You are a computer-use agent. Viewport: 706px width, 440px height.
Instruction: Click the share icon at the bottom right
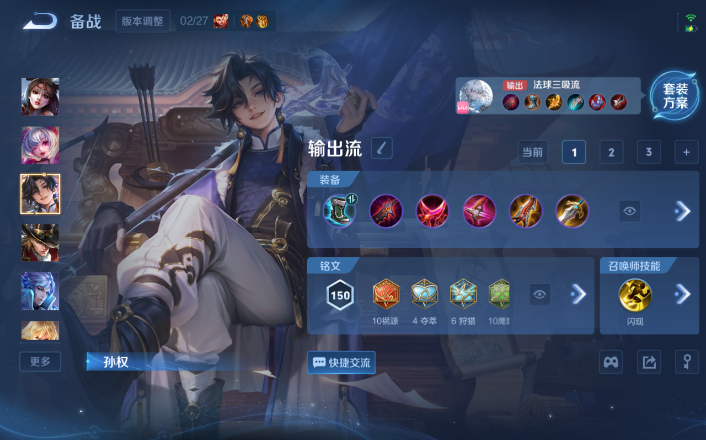pyautogui.click(x=648, y=362)
